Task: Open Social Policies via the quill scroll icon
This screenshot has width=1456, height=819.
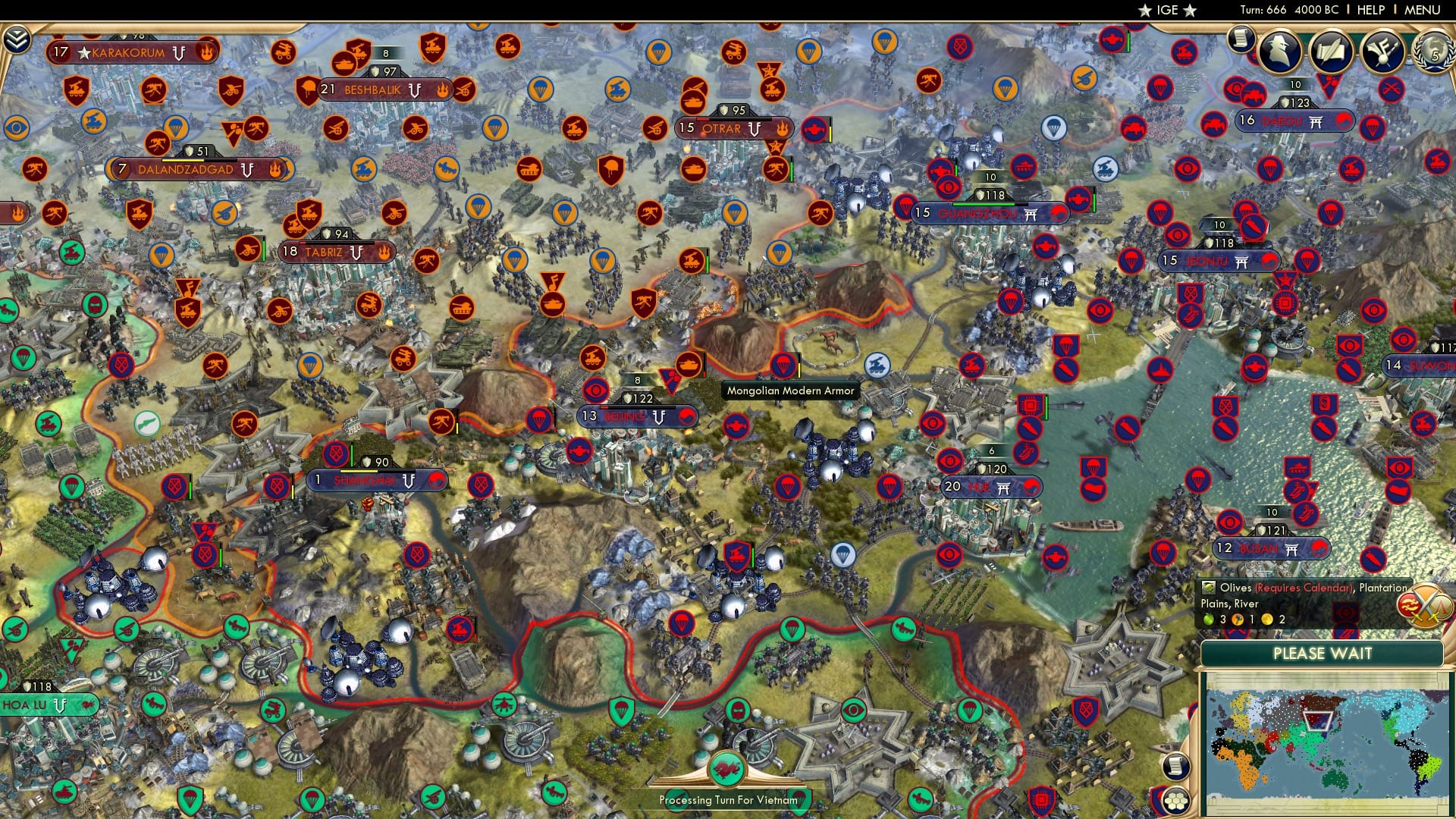Action: point(1331,52)
